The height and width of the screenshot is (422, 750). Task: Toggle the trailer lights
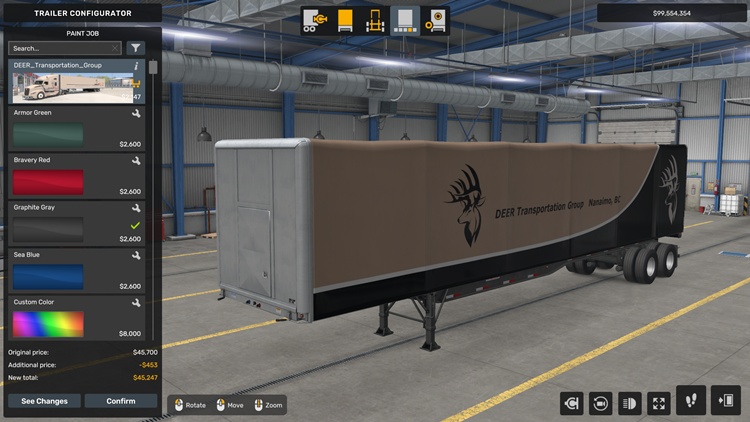630,403
